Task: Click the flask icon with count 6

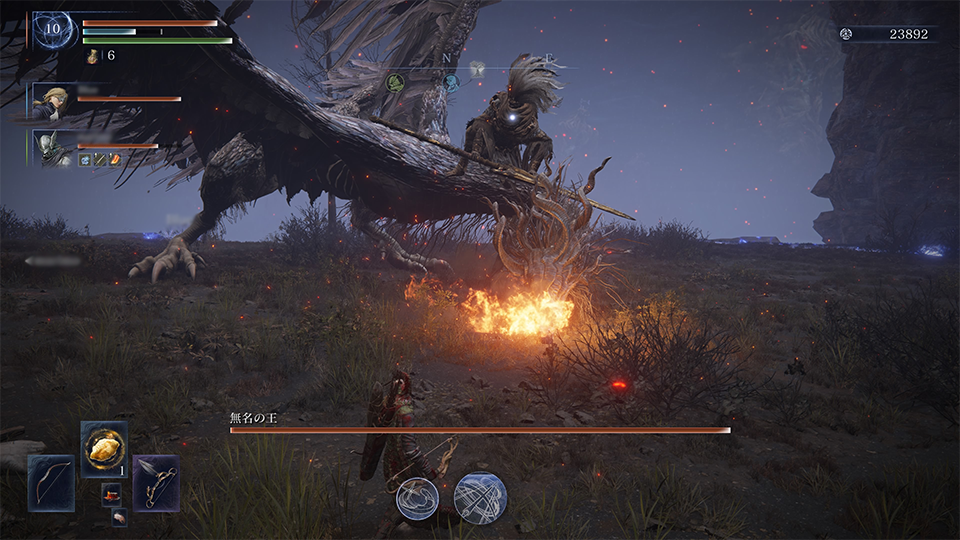Action: pyautogui.click(x=93, y=56)
